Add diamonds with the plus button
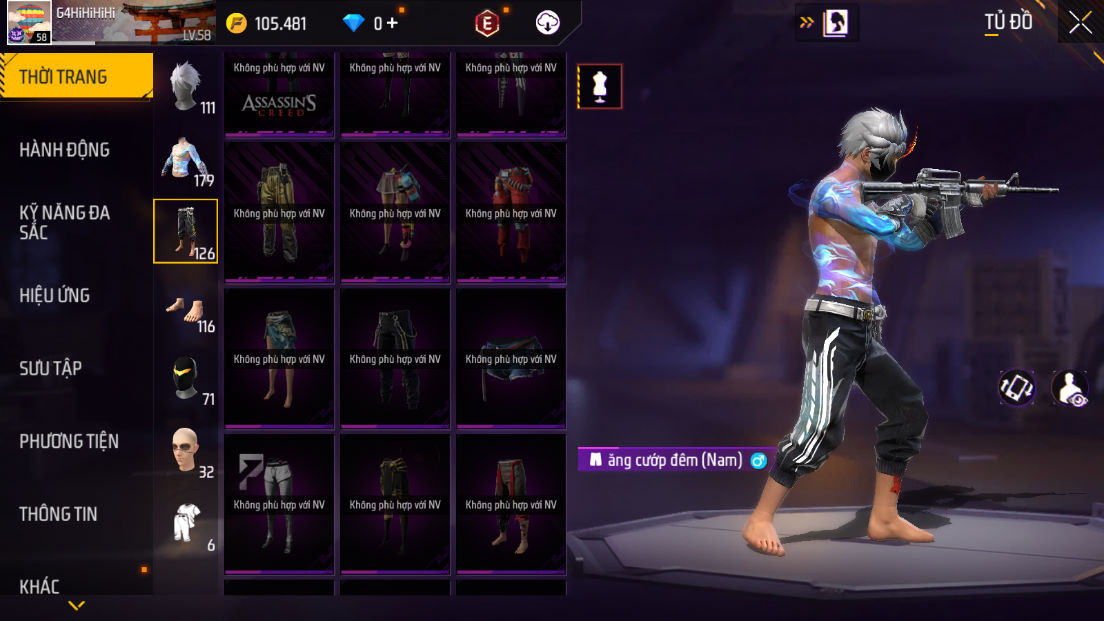Viewport: 1104px width, 621px height. pos(392,23)
